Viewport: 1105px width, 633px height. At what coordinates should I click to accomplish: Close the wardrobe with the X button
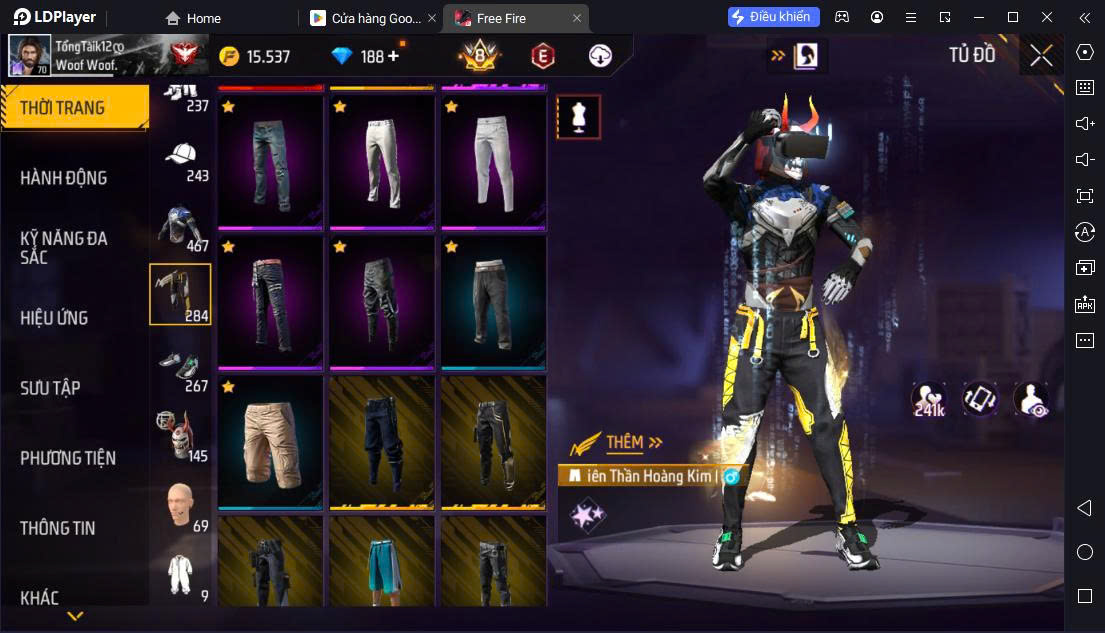coord(1041,56)
